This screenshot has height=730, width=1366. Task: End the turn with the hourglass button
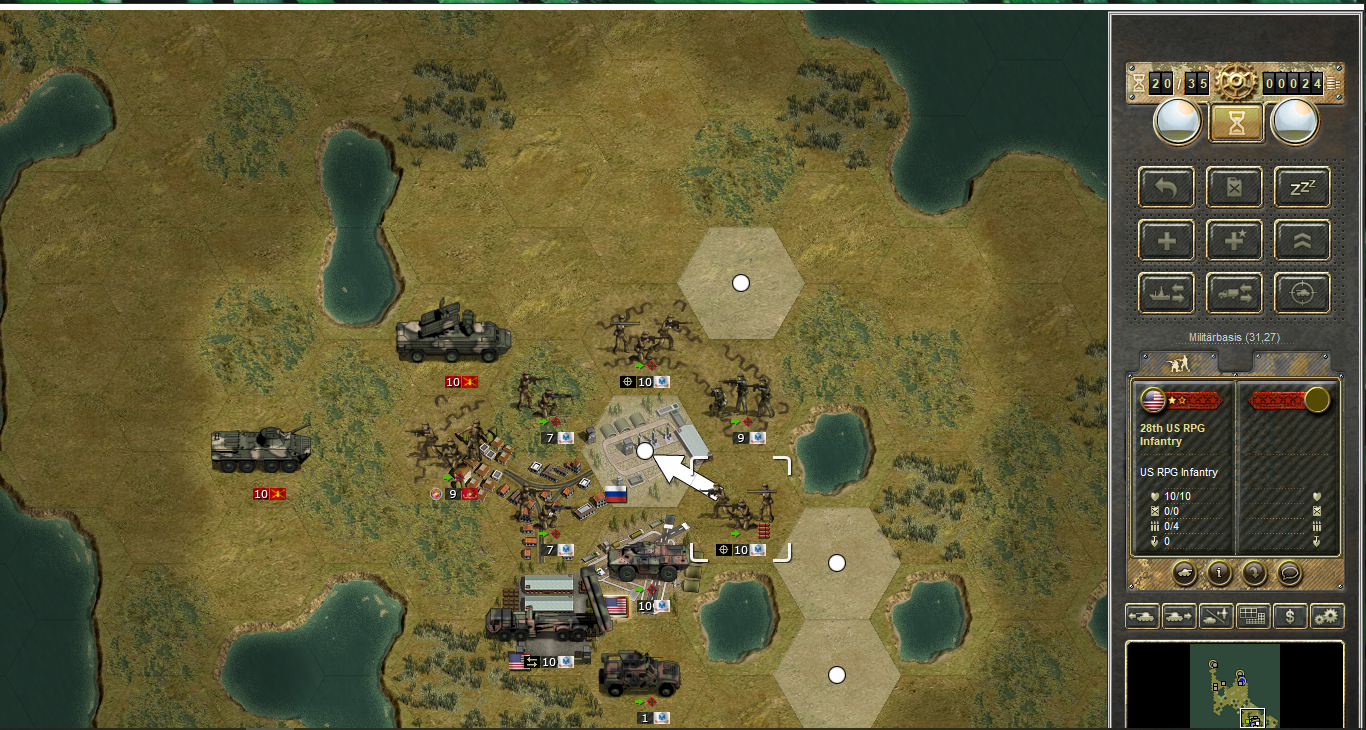1236,123
